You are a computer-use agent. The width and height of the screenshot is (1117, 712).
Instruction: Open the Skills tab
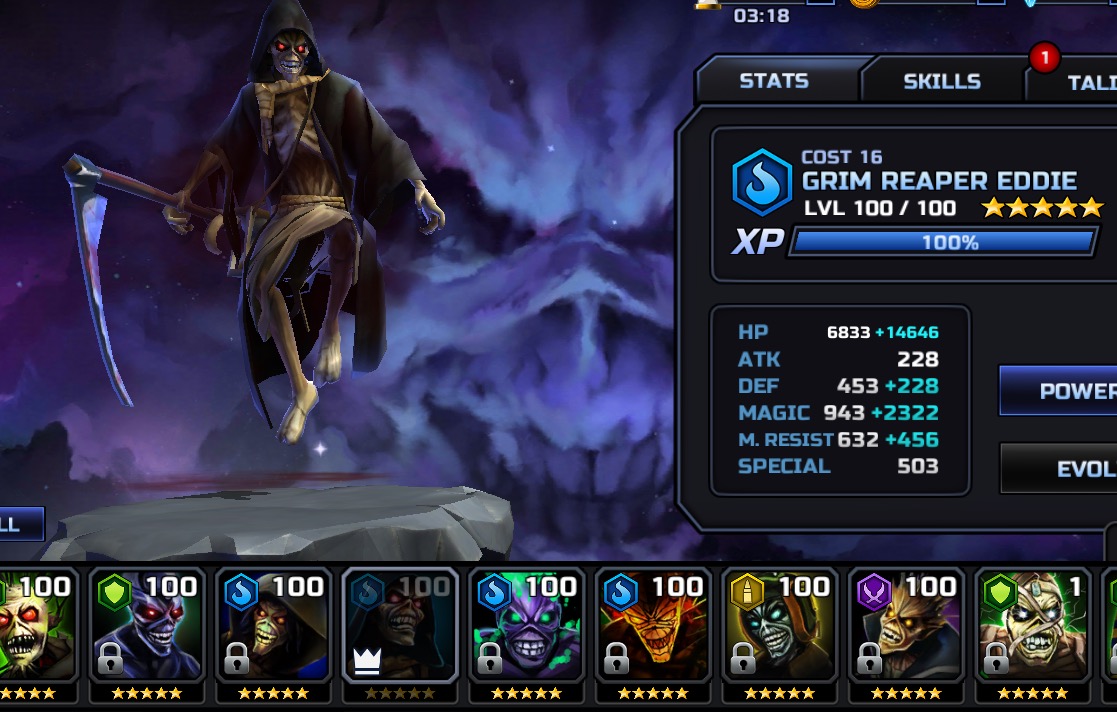(x=942, y=81)
